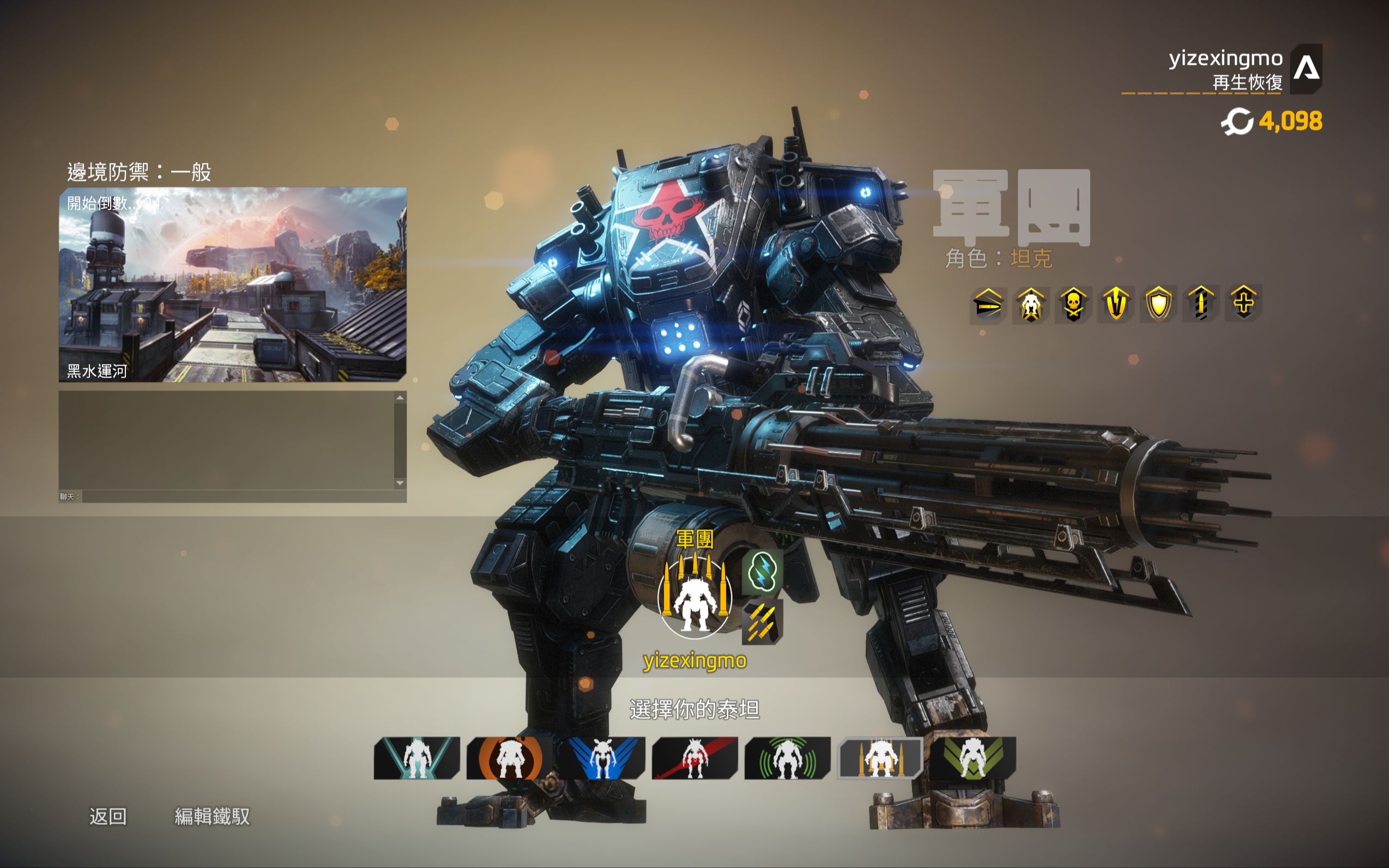The width and height of the screenshot is (1389, 868).
Task: Open the 黑水運河 map thumbnail
Action: pos(233,284)
